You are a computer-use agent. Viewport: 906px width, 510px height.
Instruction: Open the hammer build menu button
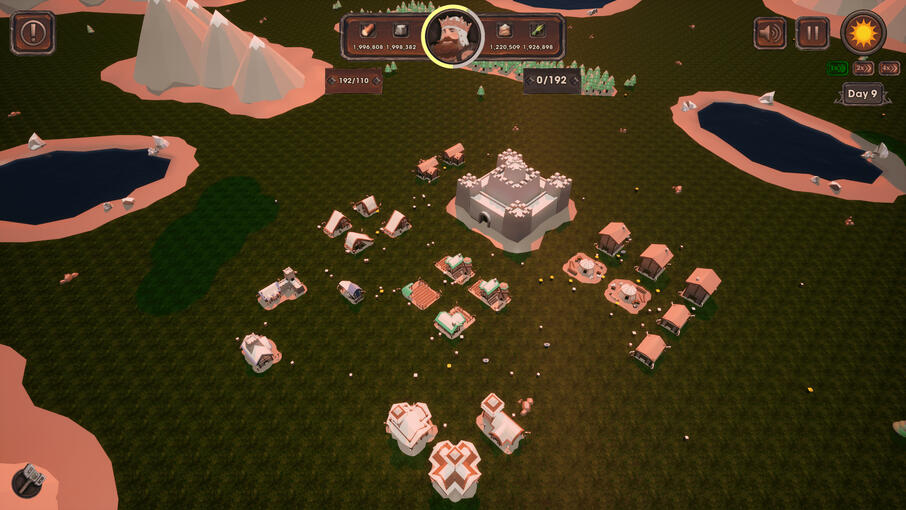click(x=29, y=481)
